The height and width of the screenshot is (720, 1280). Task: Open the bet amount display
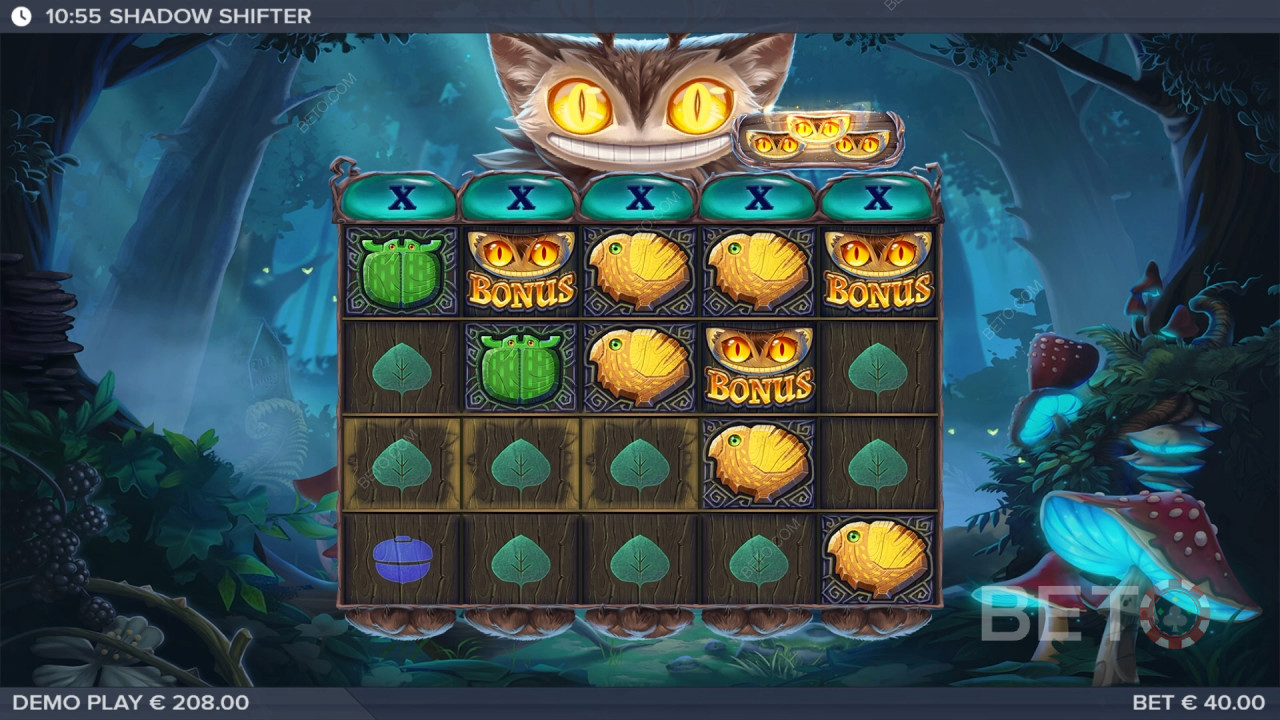tap(1198, 703)
